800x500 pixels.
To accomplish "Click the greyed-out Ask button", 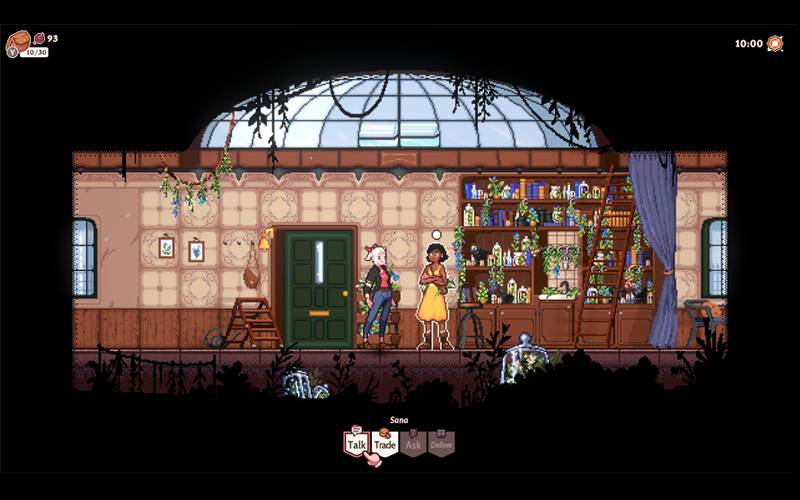I will point(413,443).
